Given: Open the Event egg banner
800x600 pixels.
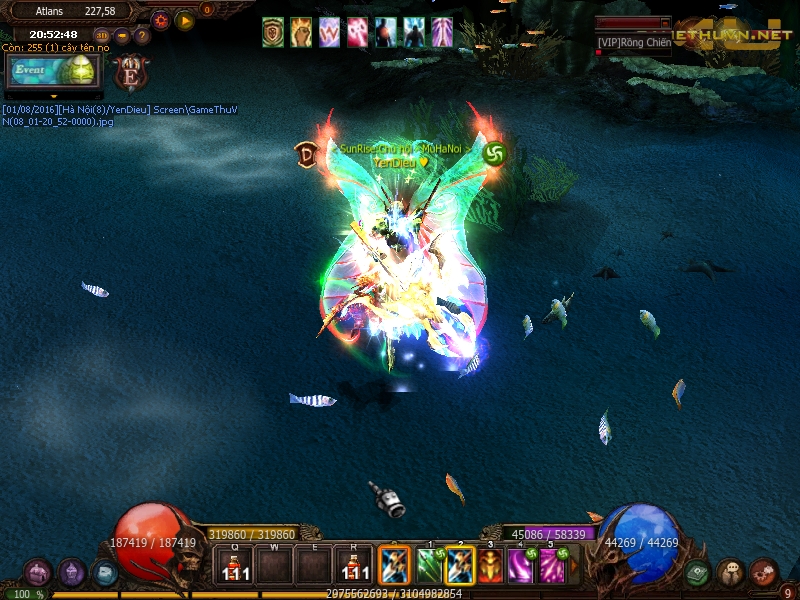Looking at the screenshot, I should [54, 71].
